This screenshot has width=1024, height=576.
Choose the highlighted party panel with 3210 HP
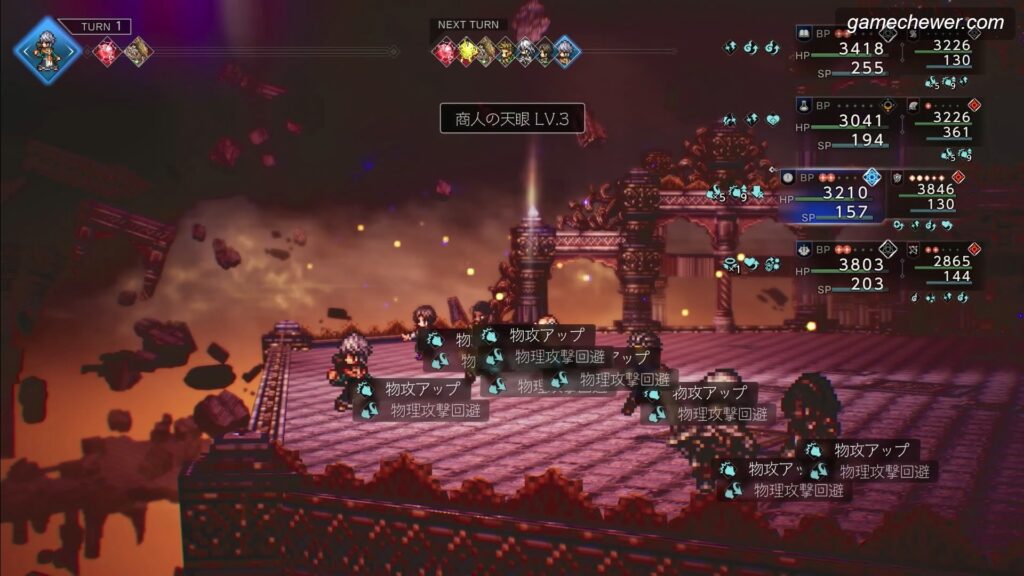coord(833,194)
